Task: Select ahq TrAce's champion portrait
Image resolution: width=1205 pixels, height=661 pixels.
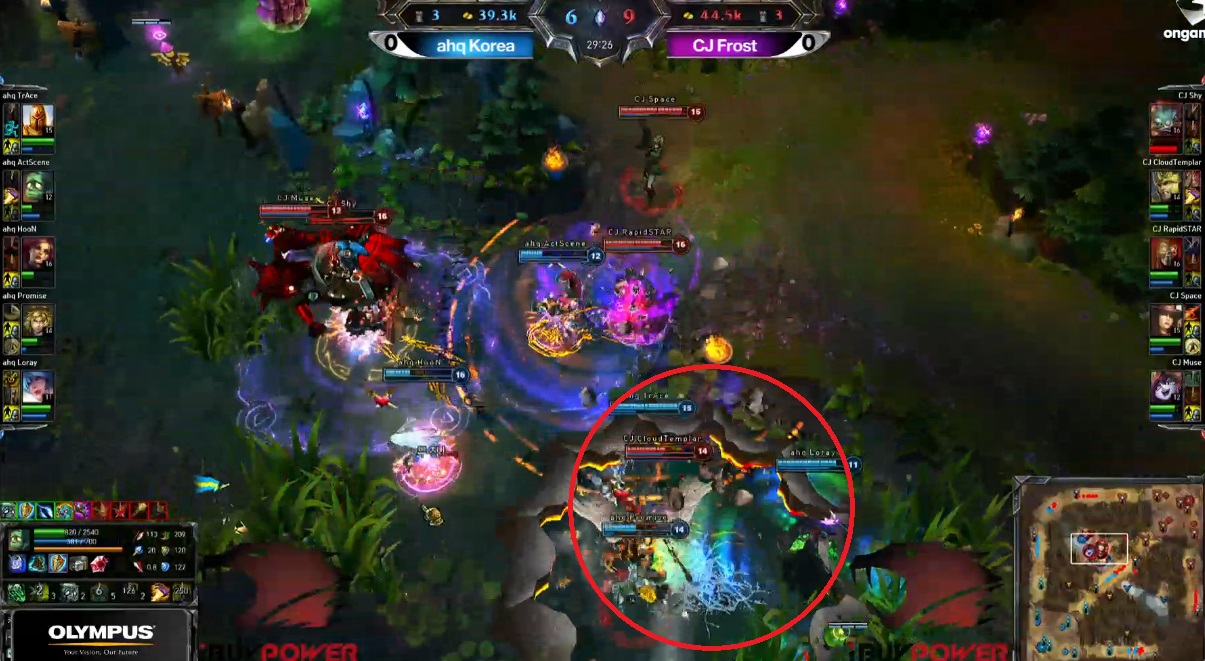Action: 38,120
